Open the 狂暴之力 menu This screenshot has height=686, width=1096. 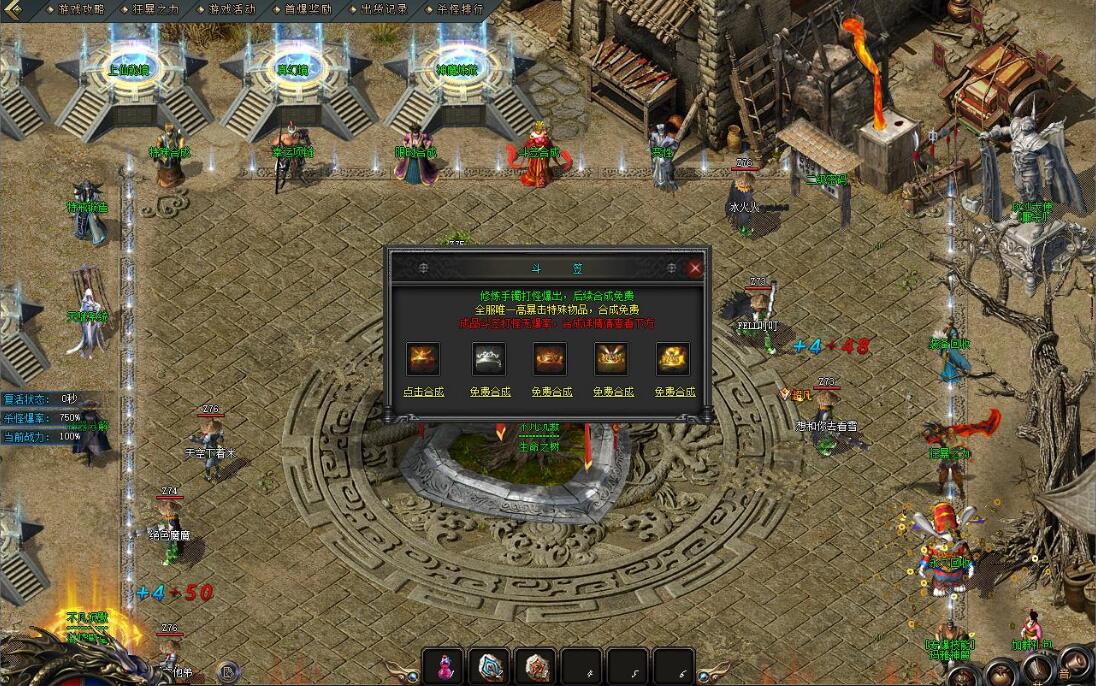pyautogui.click(x=155, y=9)
